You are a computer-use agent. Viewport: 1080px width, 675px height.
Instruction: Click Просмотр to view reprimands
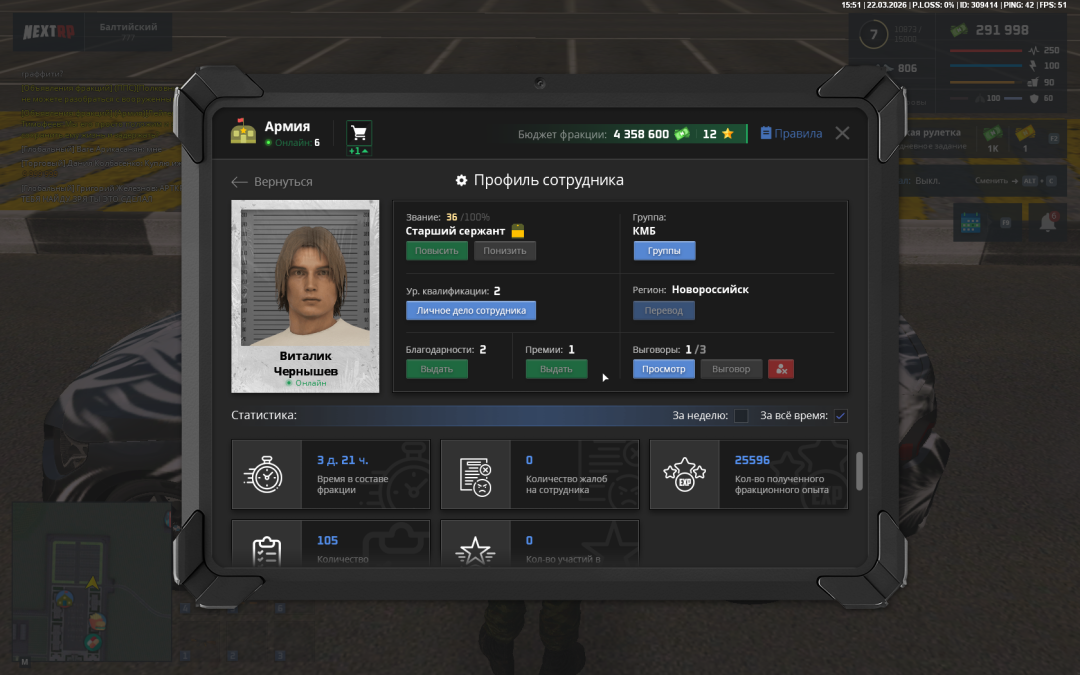[664, 369]
